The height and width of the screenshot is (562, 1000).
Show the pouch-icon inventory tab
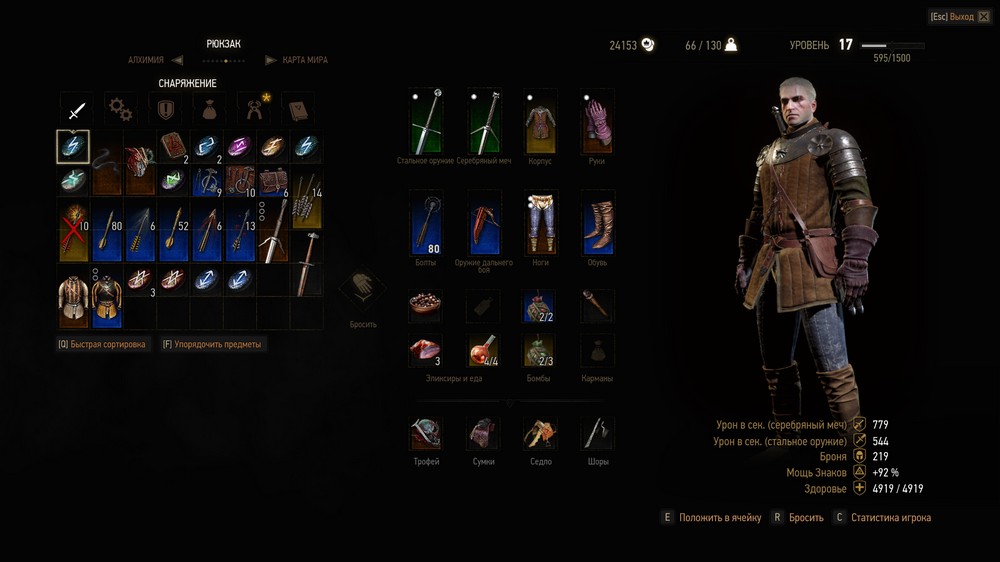pyautogui.click(x=208, y=107)
